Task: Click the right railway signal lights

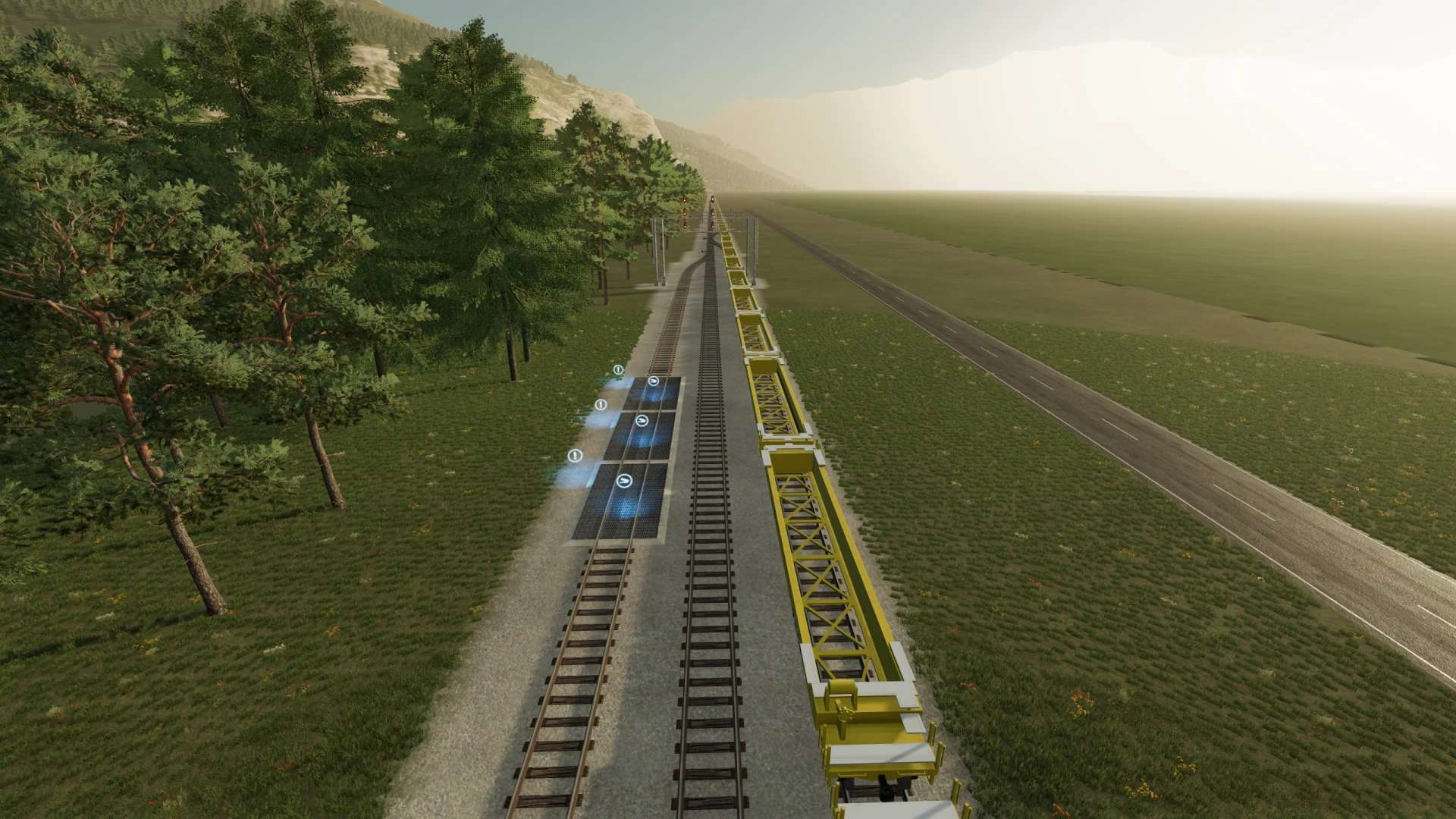Action: click(713, 214)
